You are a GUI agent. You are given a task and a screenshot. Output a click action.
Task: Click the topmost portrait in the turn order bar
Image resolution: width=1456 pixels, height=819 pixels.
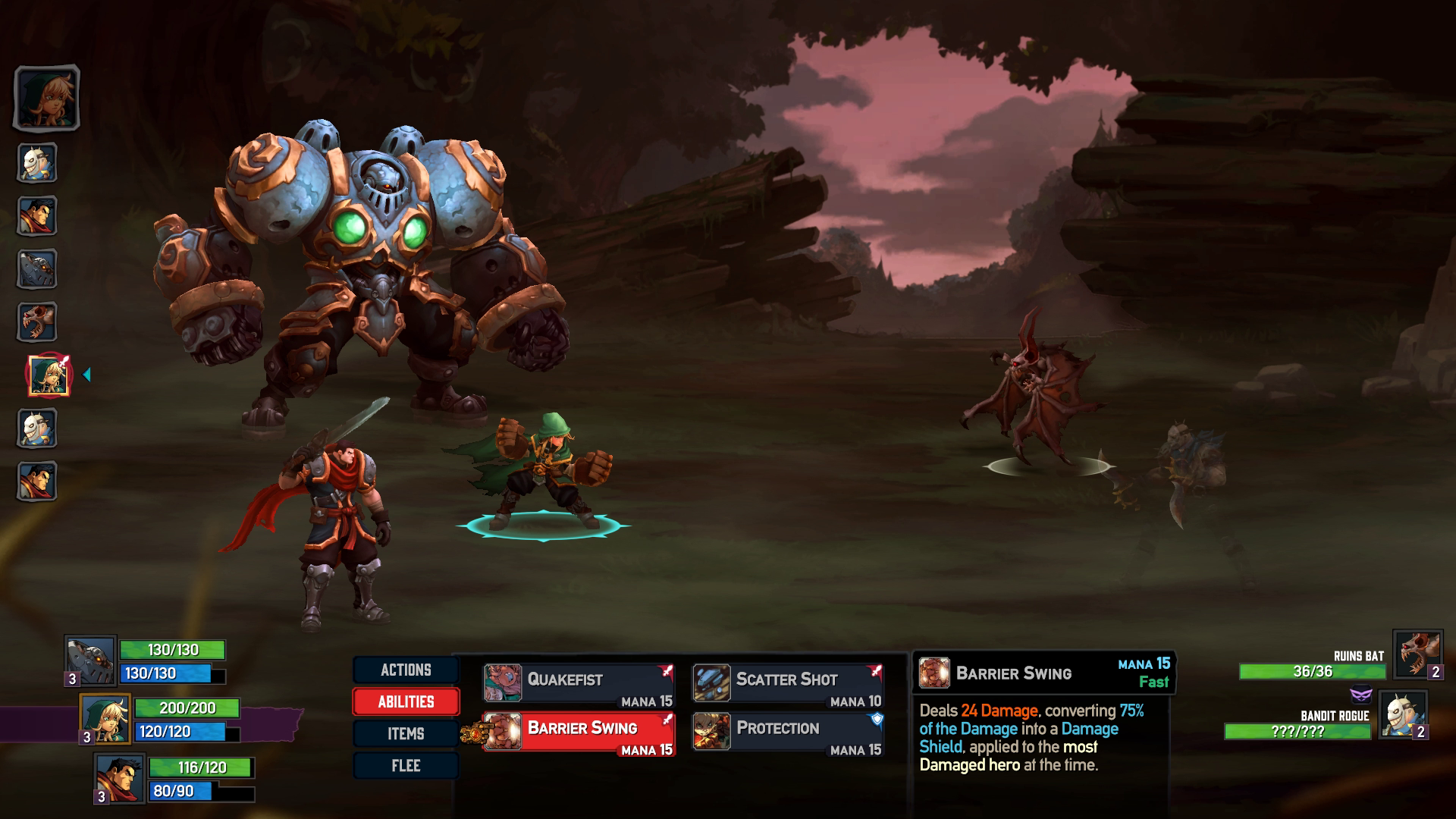47,99
